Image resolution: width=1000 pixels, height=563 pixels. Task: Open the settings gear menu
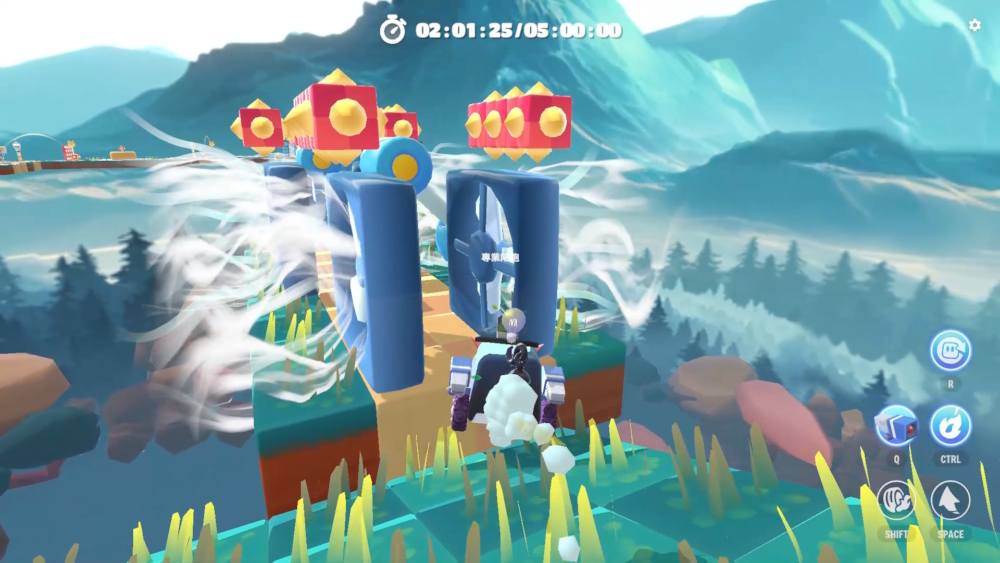pyautogui.click(x=975, y=26)
